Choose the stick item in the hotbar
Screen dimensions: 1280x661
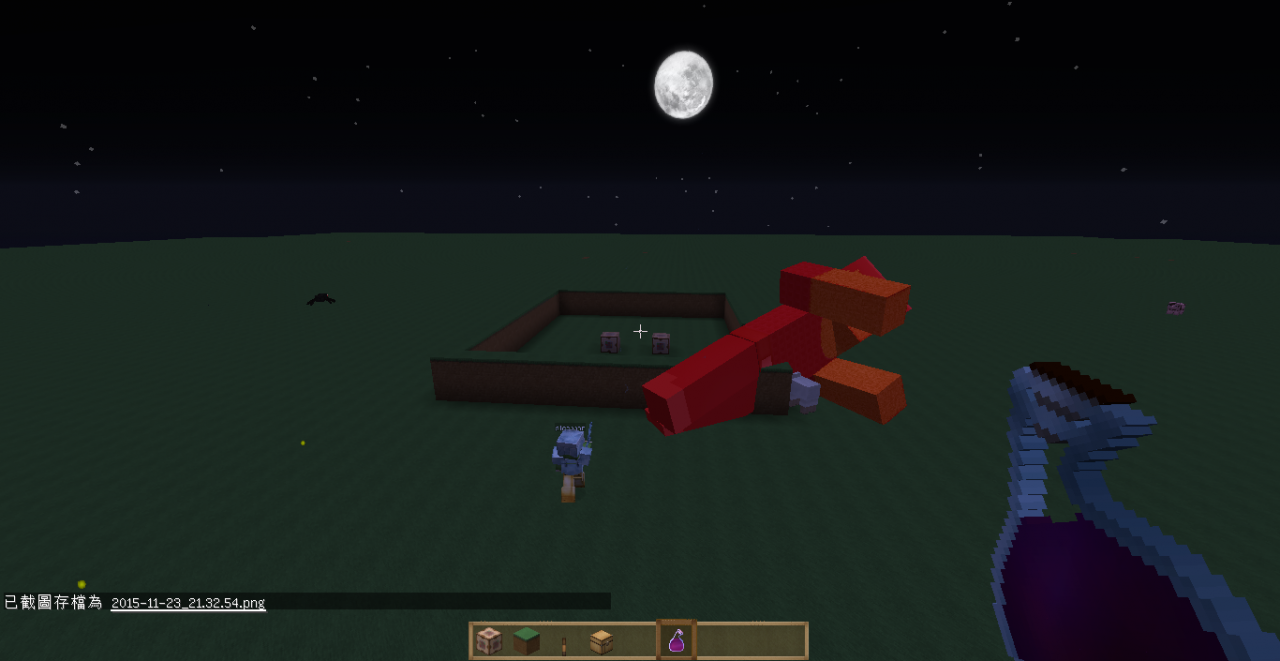click(564, 642)
